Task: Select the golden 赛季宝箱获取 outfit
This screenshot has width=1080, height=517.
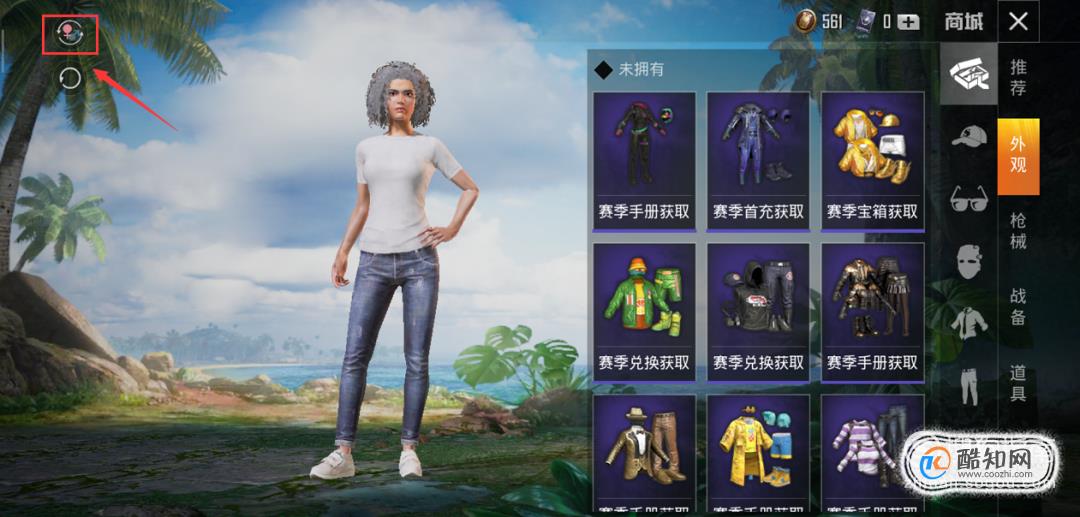Action: (872, 160)
